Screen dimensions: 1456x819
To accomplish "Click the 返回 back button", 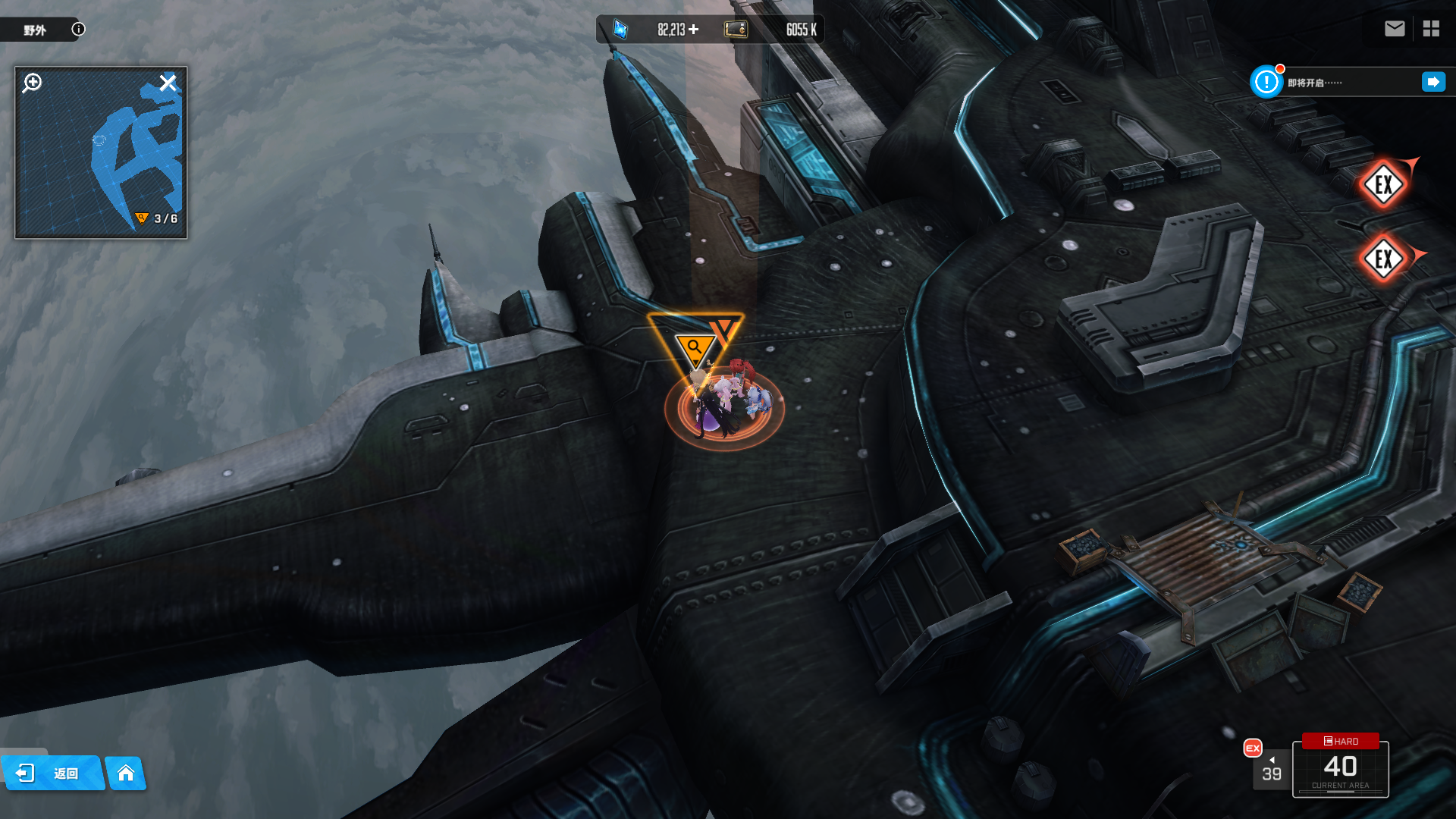I will click(52, 773).
